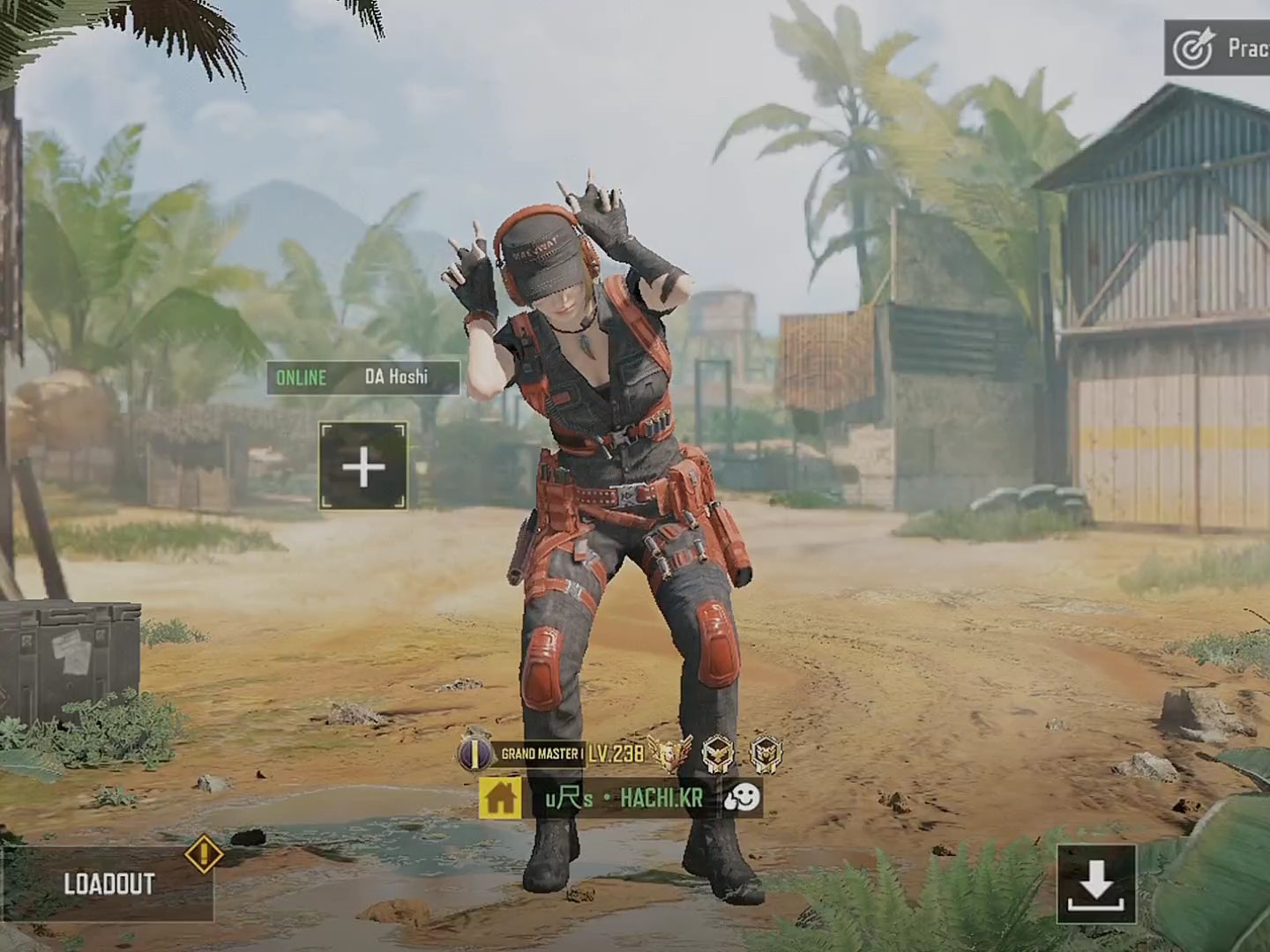Open the Loadout menu
Viewport: 1270px width, 952px height.
pyautogui.click(x=108, y=883)
